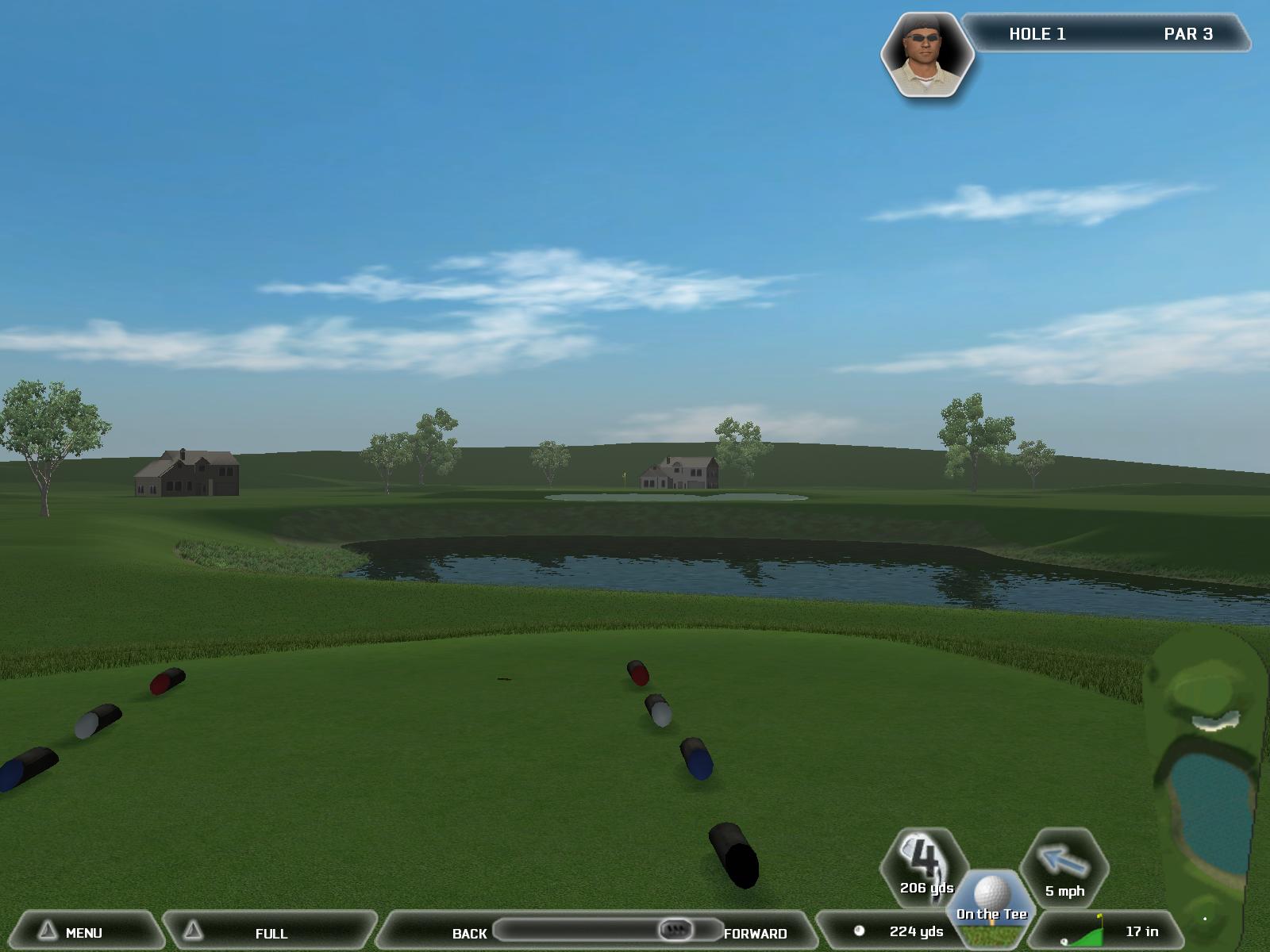
Task: Click the green flag elevation icon
Action: [x=1087, y=931]
